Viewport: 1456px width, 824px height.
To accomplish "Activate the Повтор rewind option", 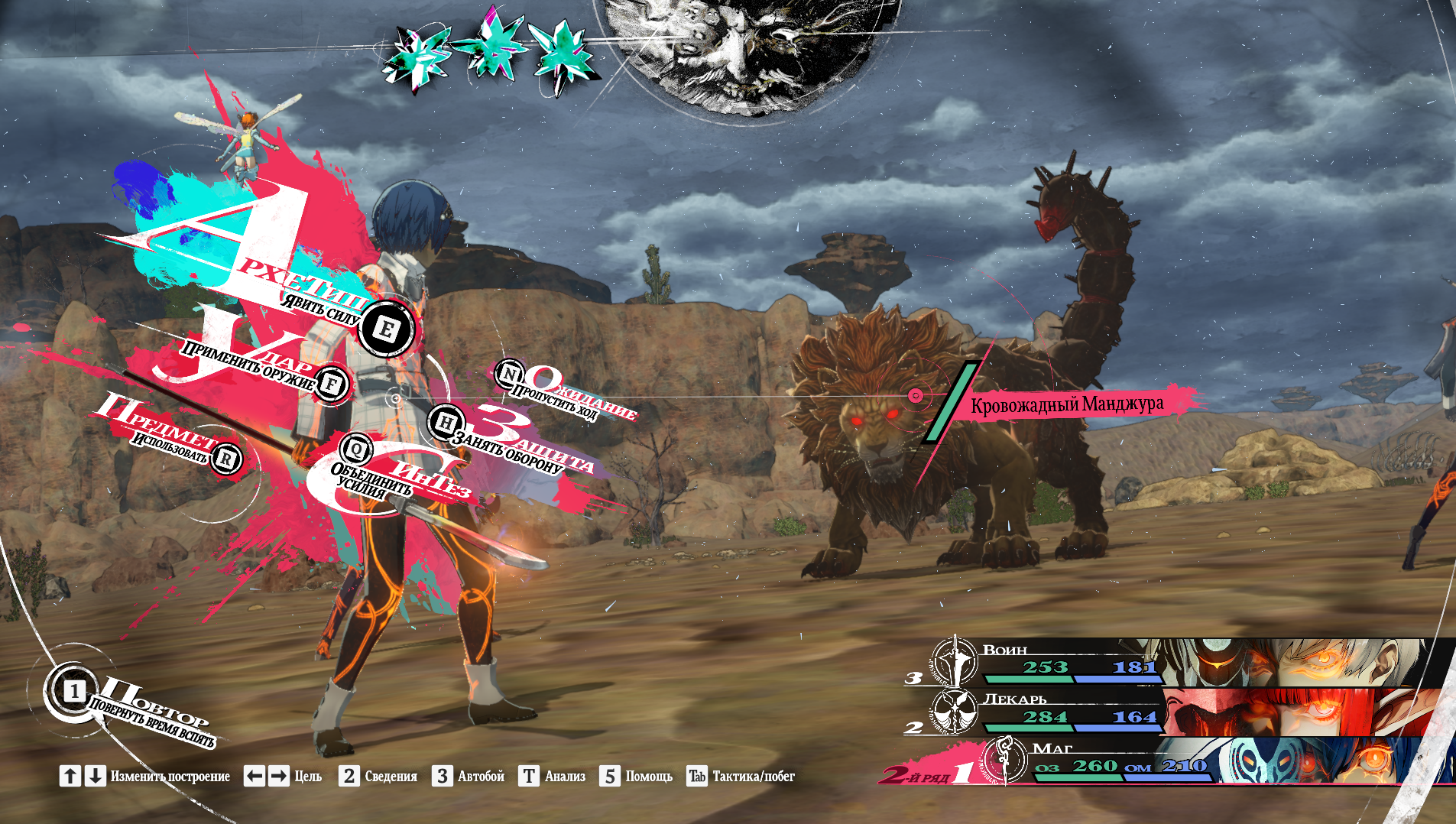I will pos(73,692).
